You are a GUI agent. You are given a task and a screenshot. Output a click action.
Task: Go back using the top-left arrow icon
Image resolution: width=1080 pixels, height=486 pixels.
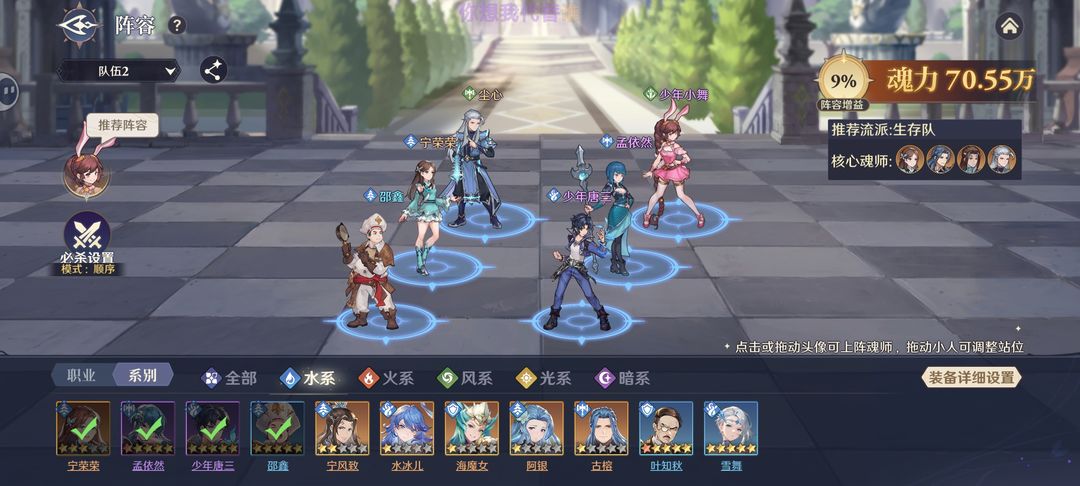click(x=77, y=24)
